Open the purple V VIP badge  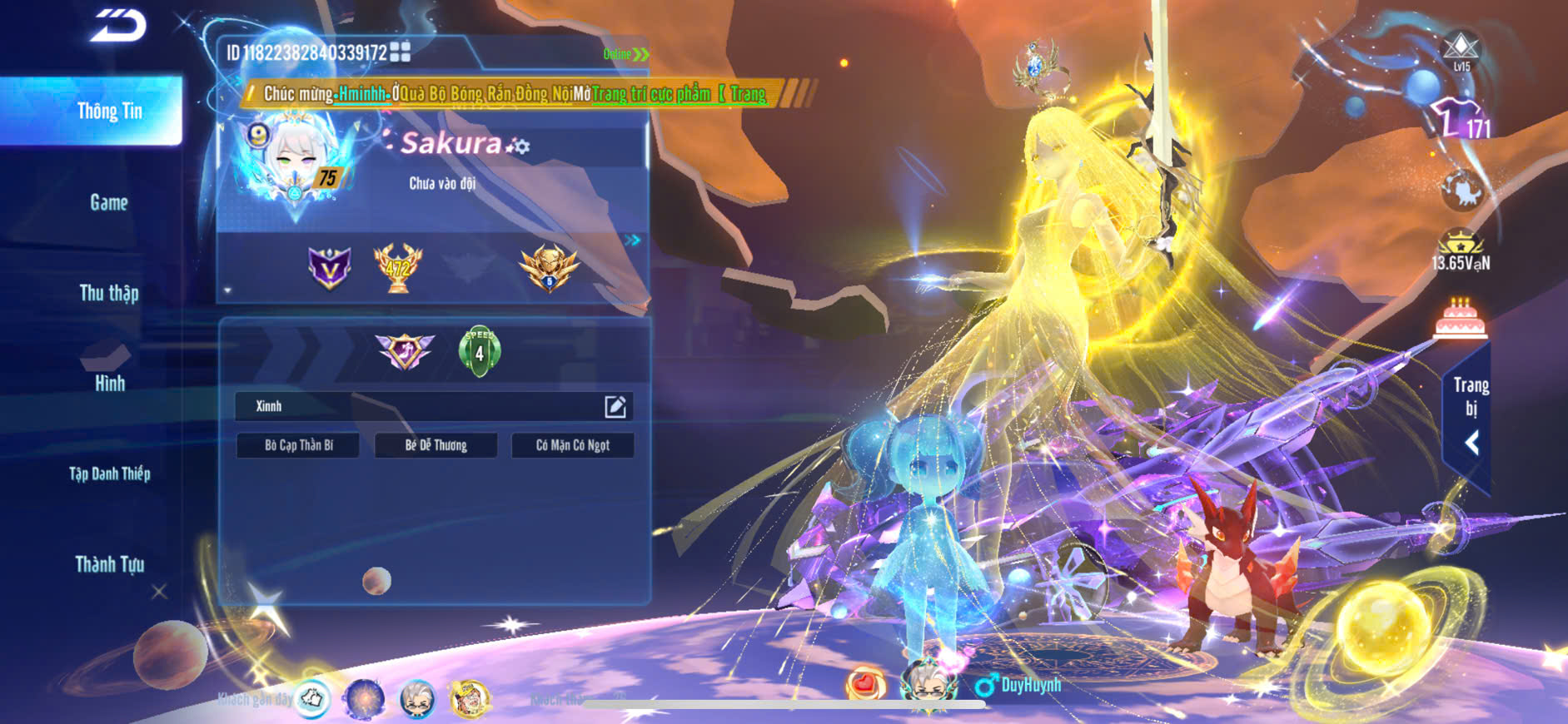(330, 268)
